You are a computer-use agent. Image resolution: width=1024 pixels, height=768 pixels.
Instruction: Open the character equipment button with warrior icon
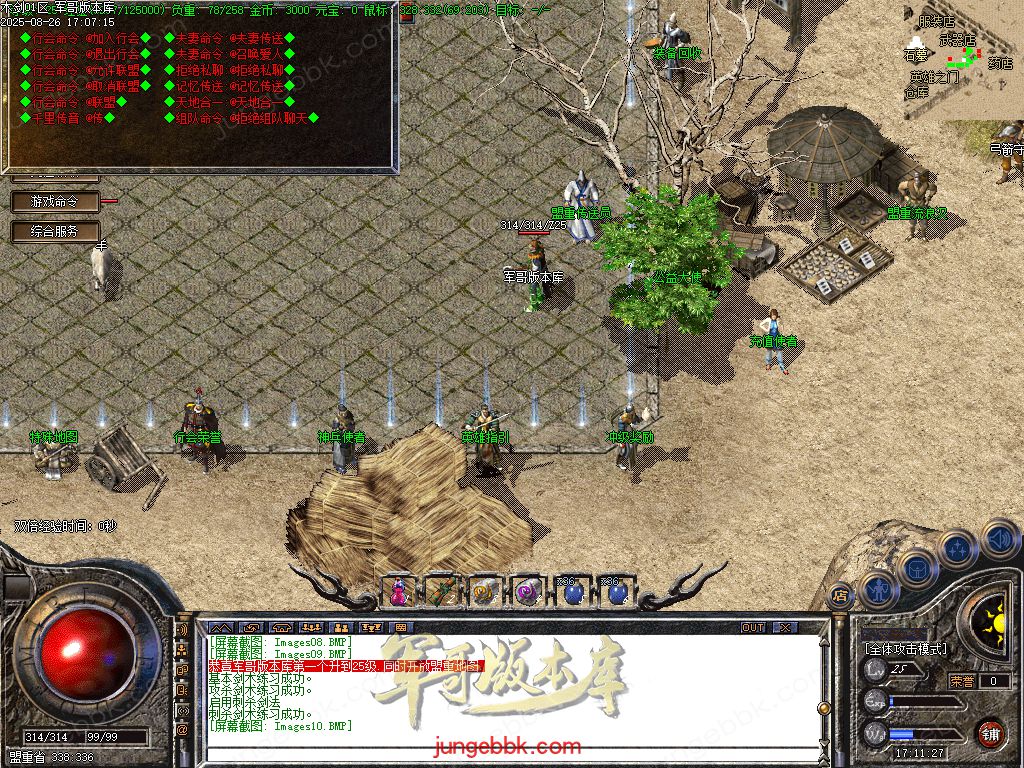pos(879,590)
